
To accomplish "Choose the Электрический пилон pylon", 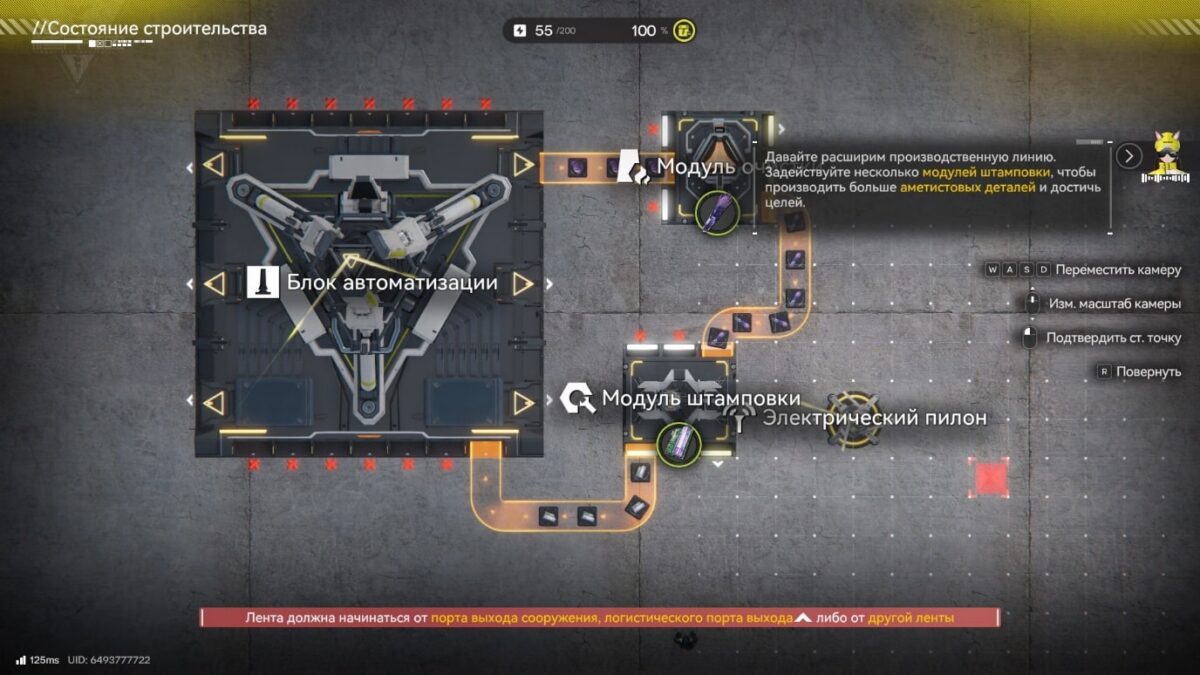I will coord(857,418).
